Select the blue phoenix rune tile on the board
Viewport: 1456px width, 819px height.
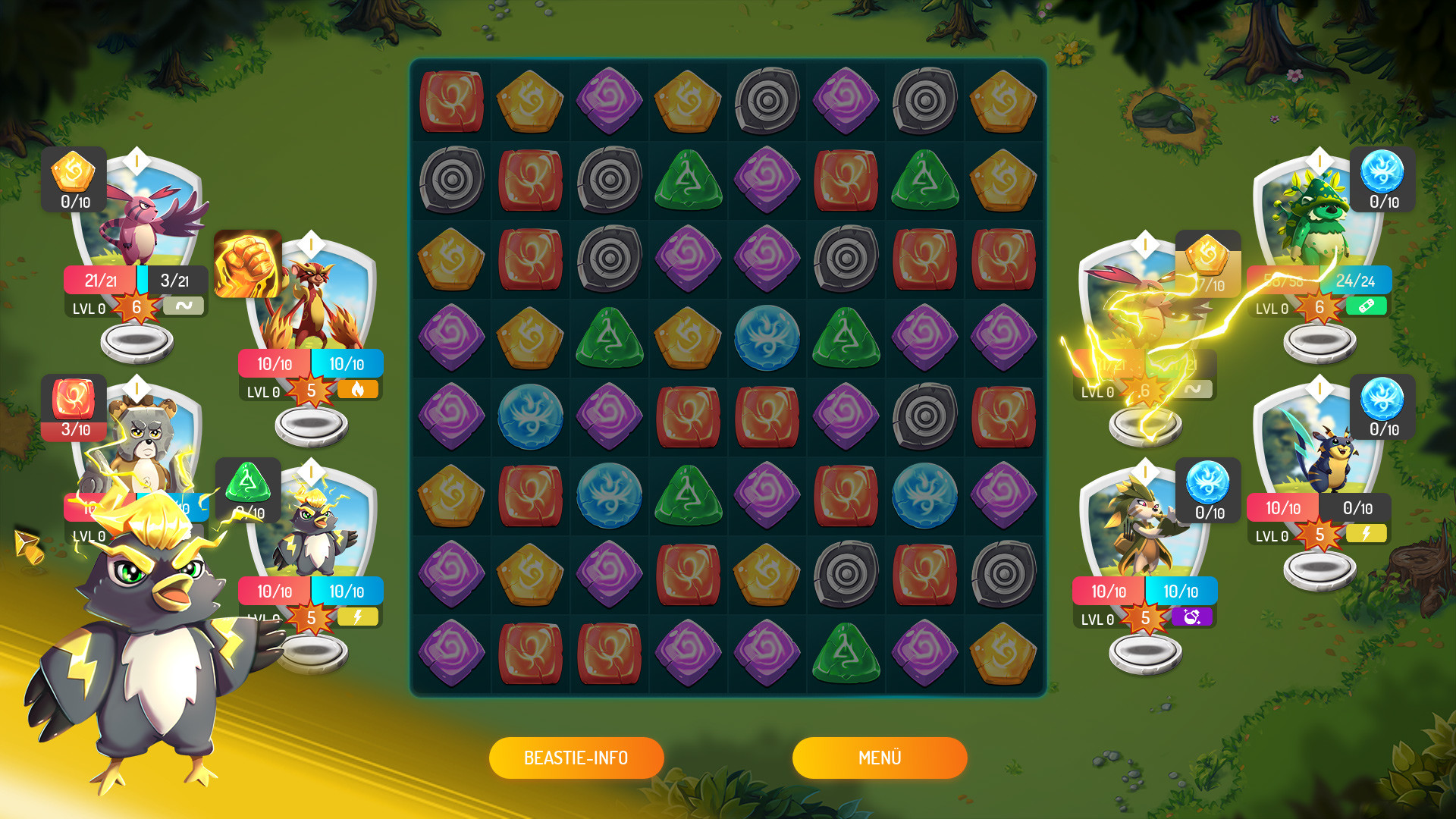(767, 339)
